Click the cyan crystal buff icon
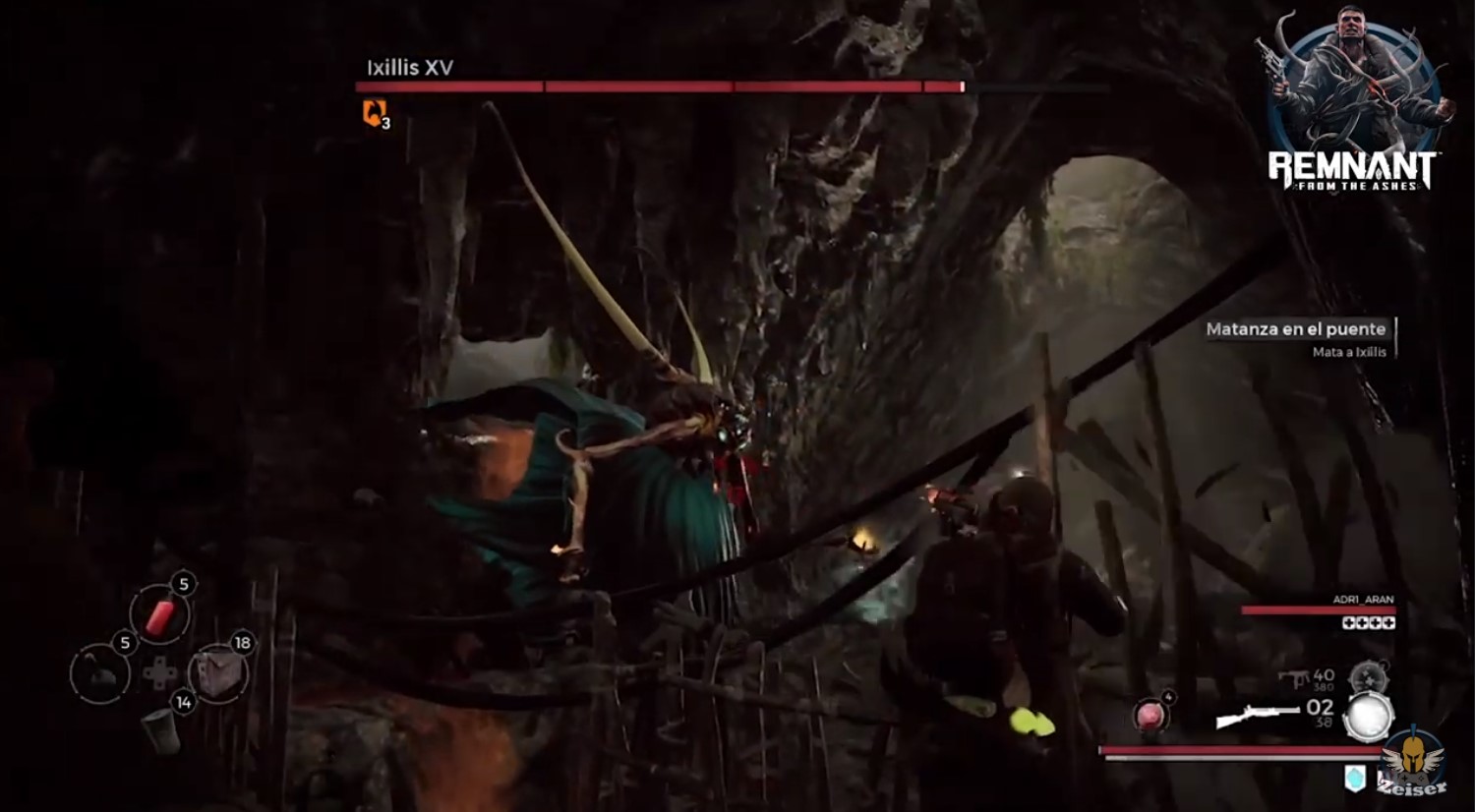Viewport: 1475px width, 812px height. tap(1355, 778)
